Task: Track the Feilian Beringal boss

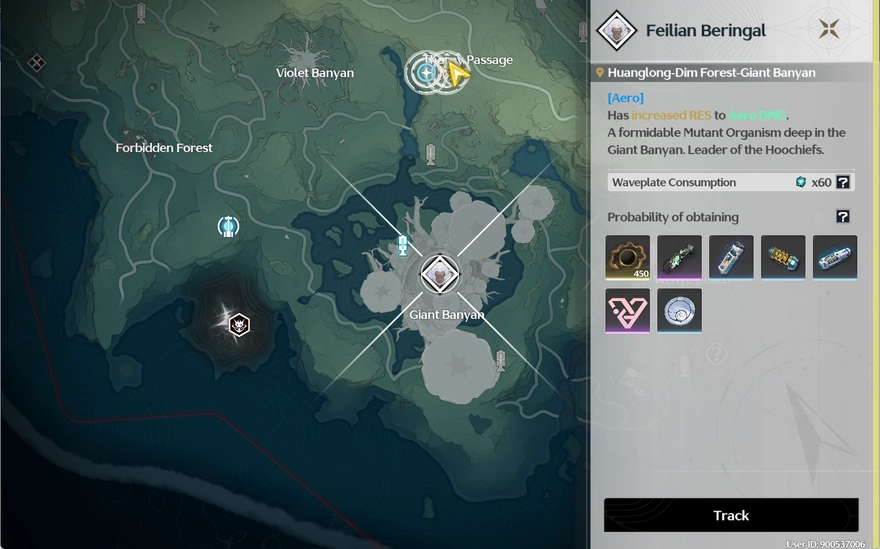Action: [731, 515]
